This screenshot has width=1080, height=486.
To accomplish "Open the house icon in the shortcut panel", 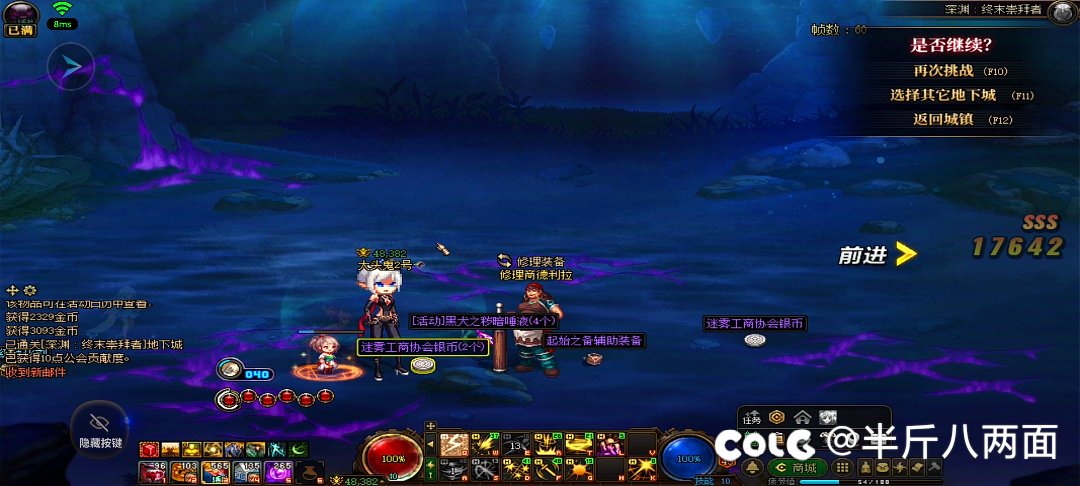I will 802,418.
